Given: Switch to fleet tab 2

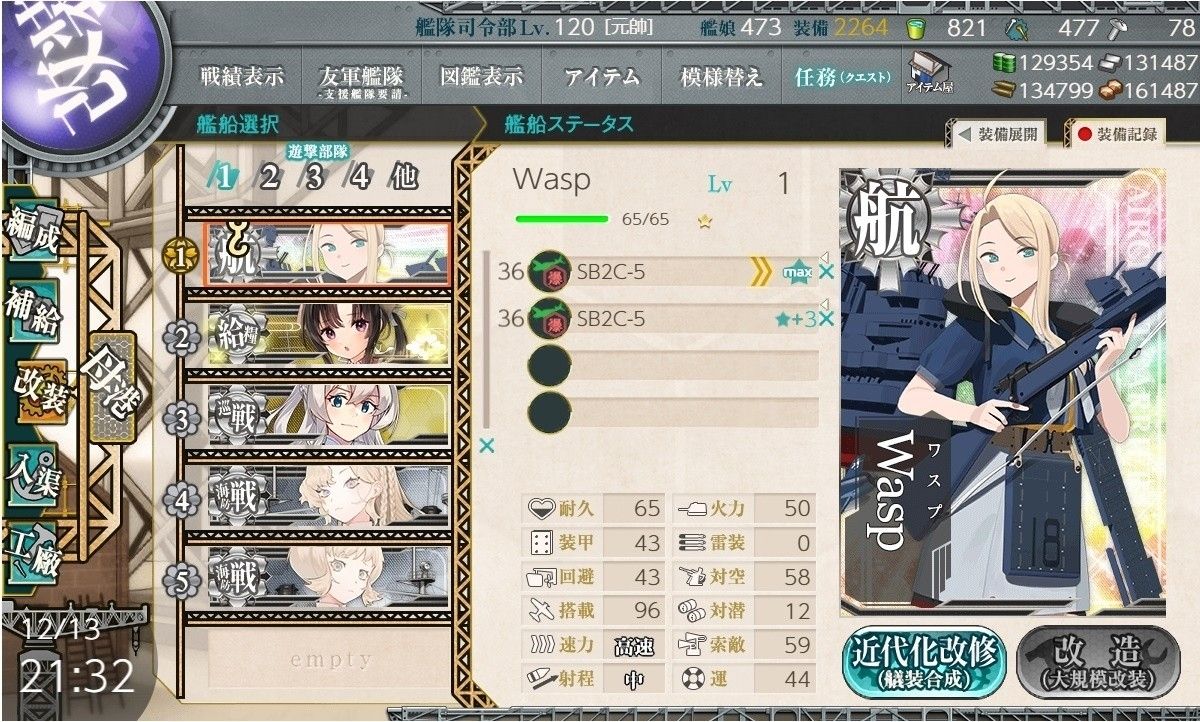Looking at the screenshot, I should (269, 177).
